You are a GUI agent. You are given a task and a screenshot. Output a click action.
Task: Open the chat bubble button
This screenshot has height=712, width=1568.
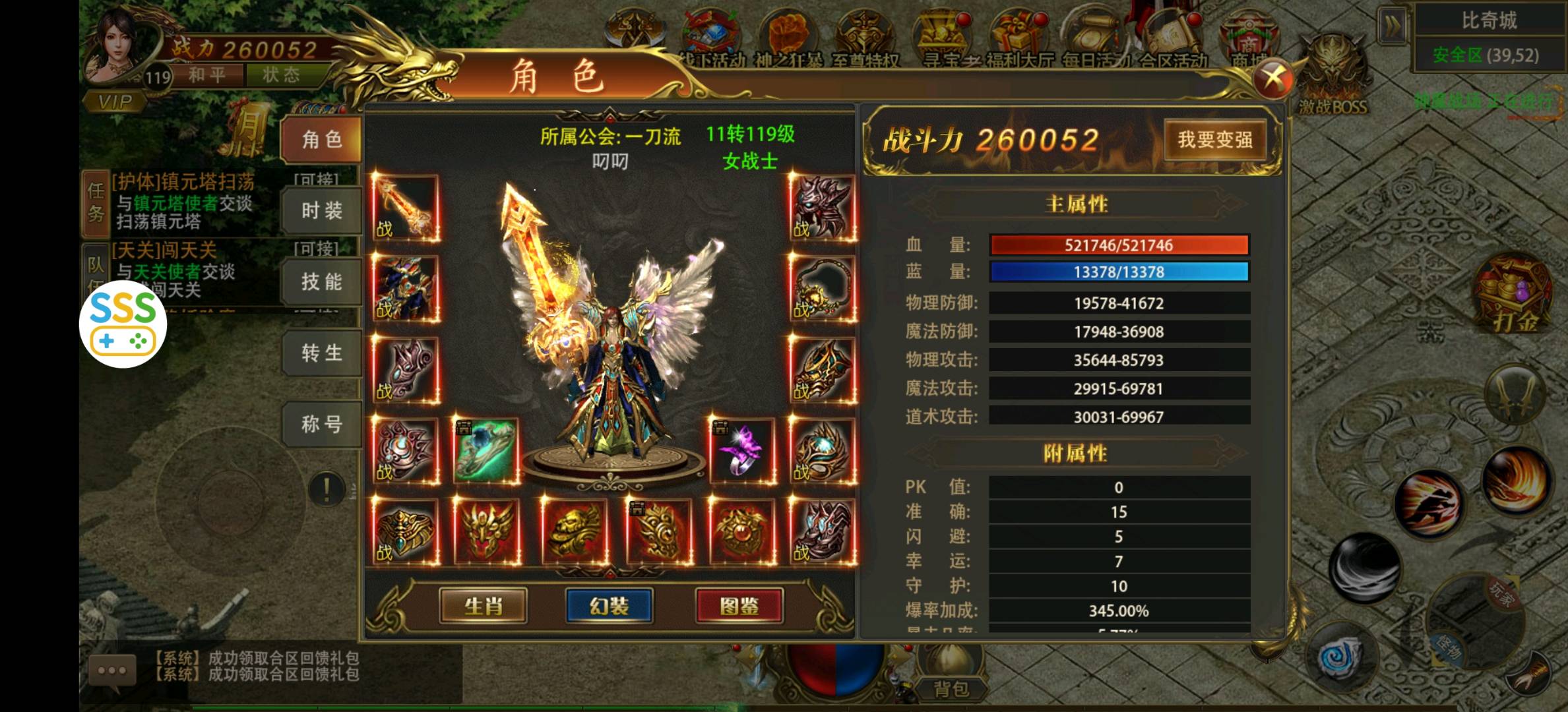pyautogui.click(x=112, y=670)
